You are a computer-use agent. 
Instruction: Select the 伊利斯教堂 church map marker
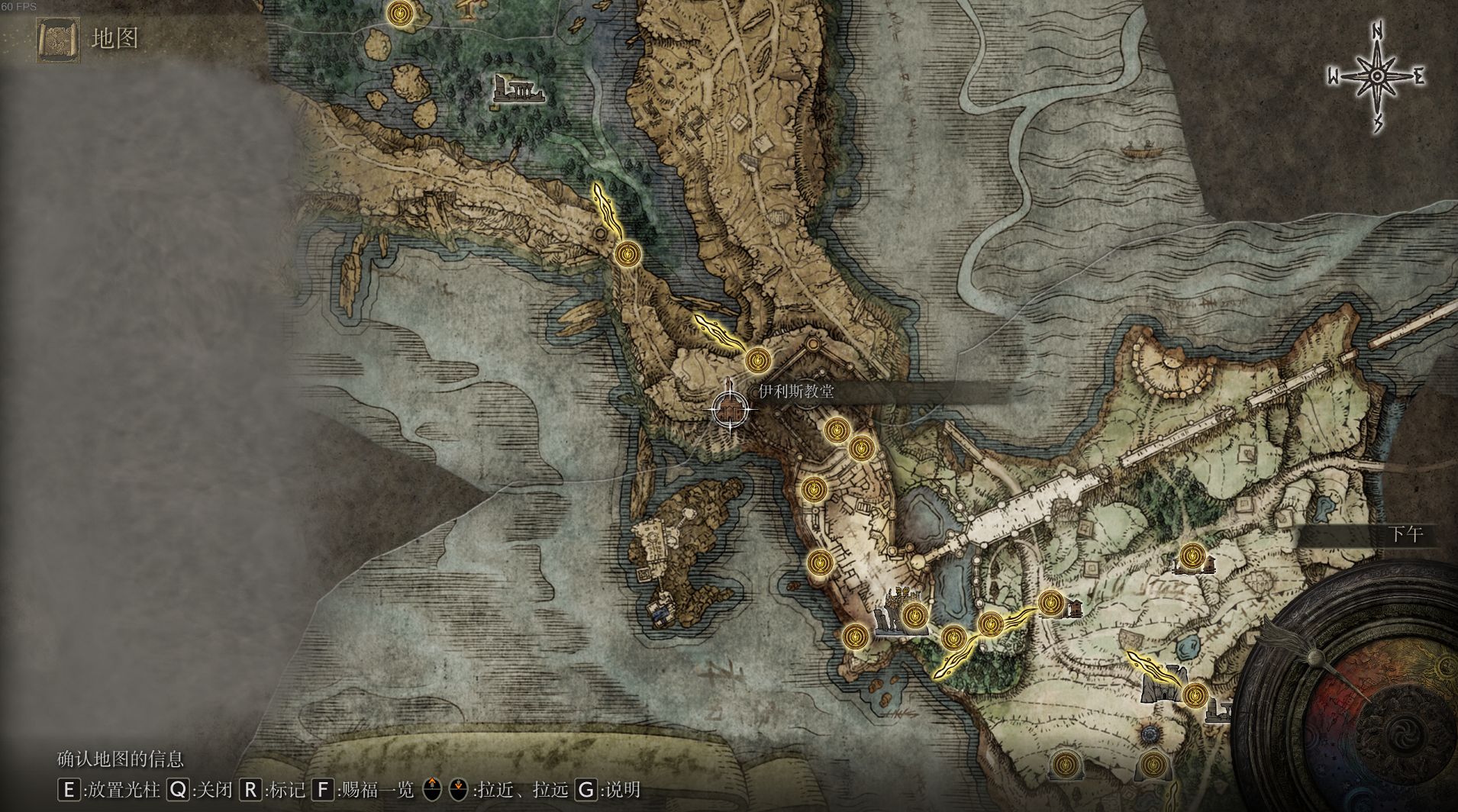tap(732, 409)
